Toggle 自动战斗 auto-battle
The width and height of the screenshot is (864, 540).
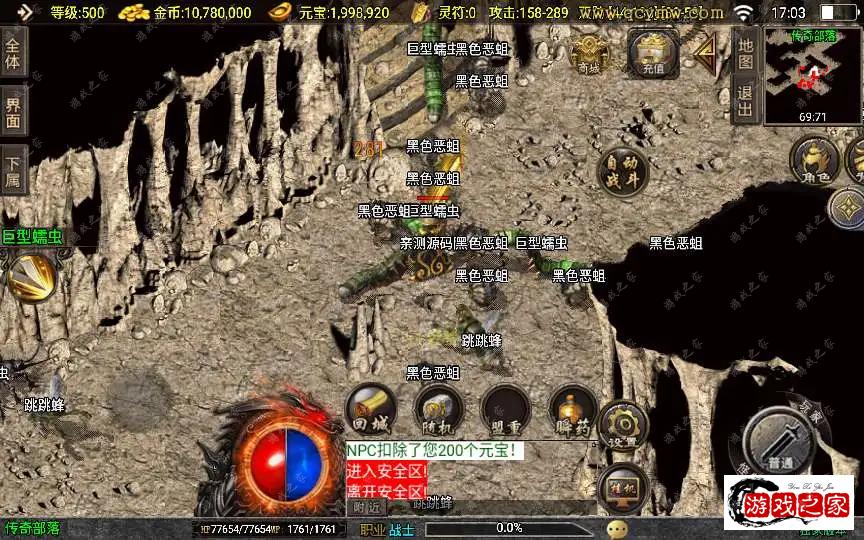[x=621, y=172]
